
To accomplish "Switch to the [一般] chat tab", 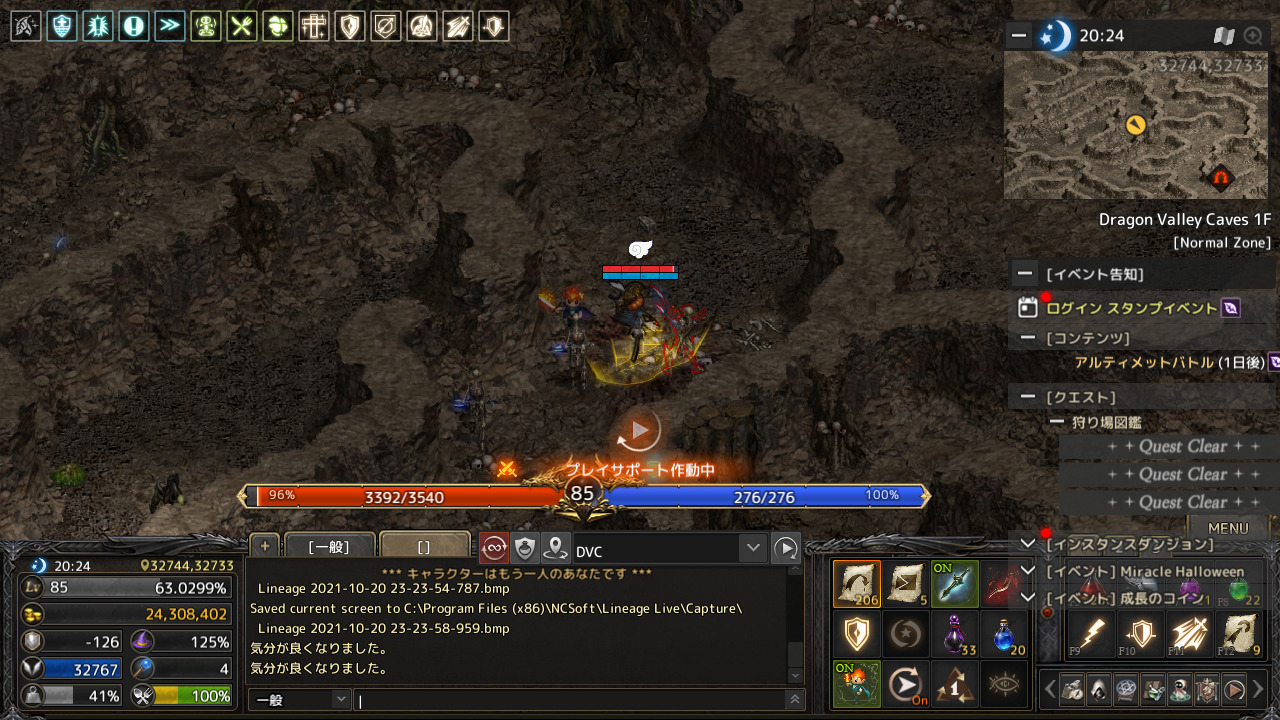I will (x=329, y=547).
